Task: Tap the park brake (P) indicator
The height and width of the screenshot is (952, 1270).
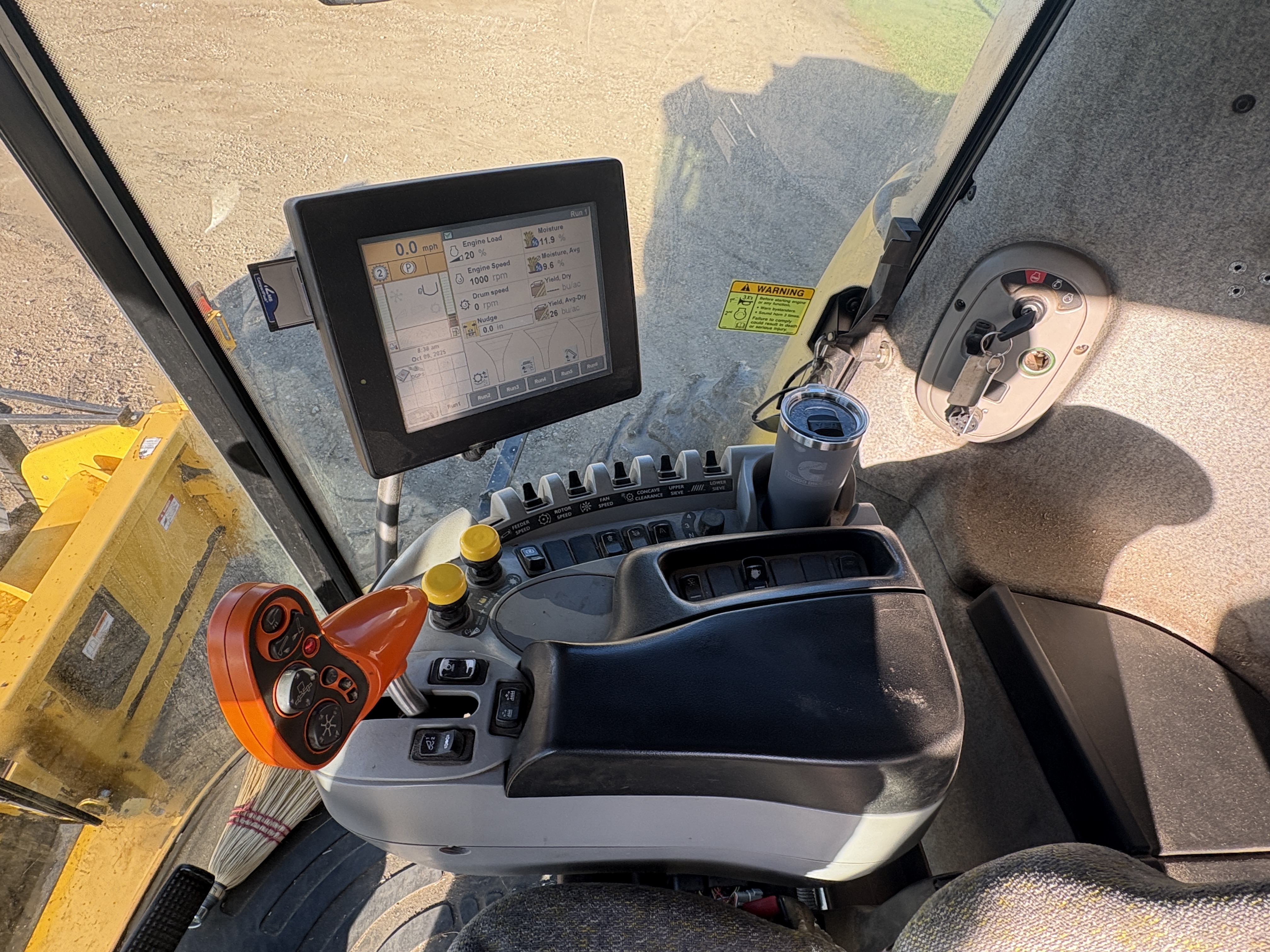Action: click(x=409, y=268)
